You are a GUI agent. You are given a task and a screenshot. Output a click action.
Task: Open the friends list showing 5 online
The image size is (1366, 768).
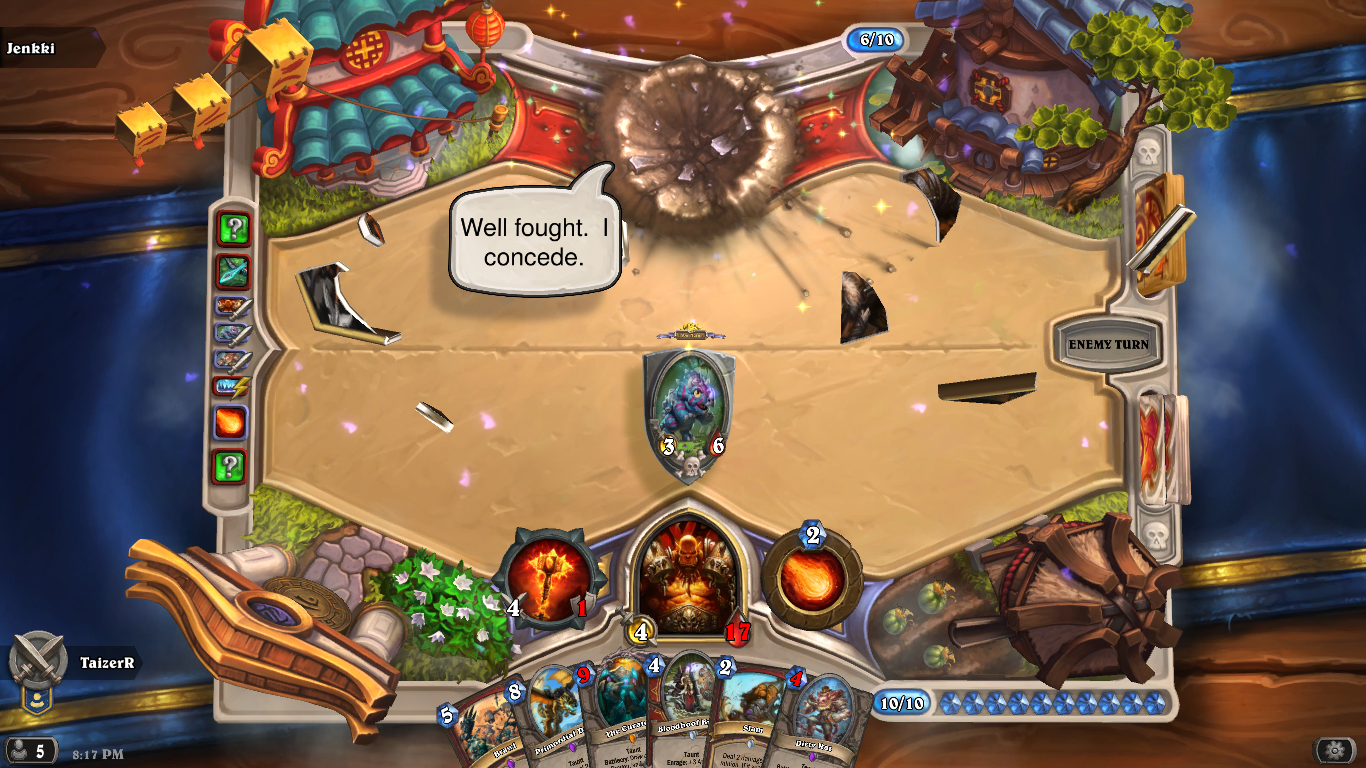click(30, 750)
